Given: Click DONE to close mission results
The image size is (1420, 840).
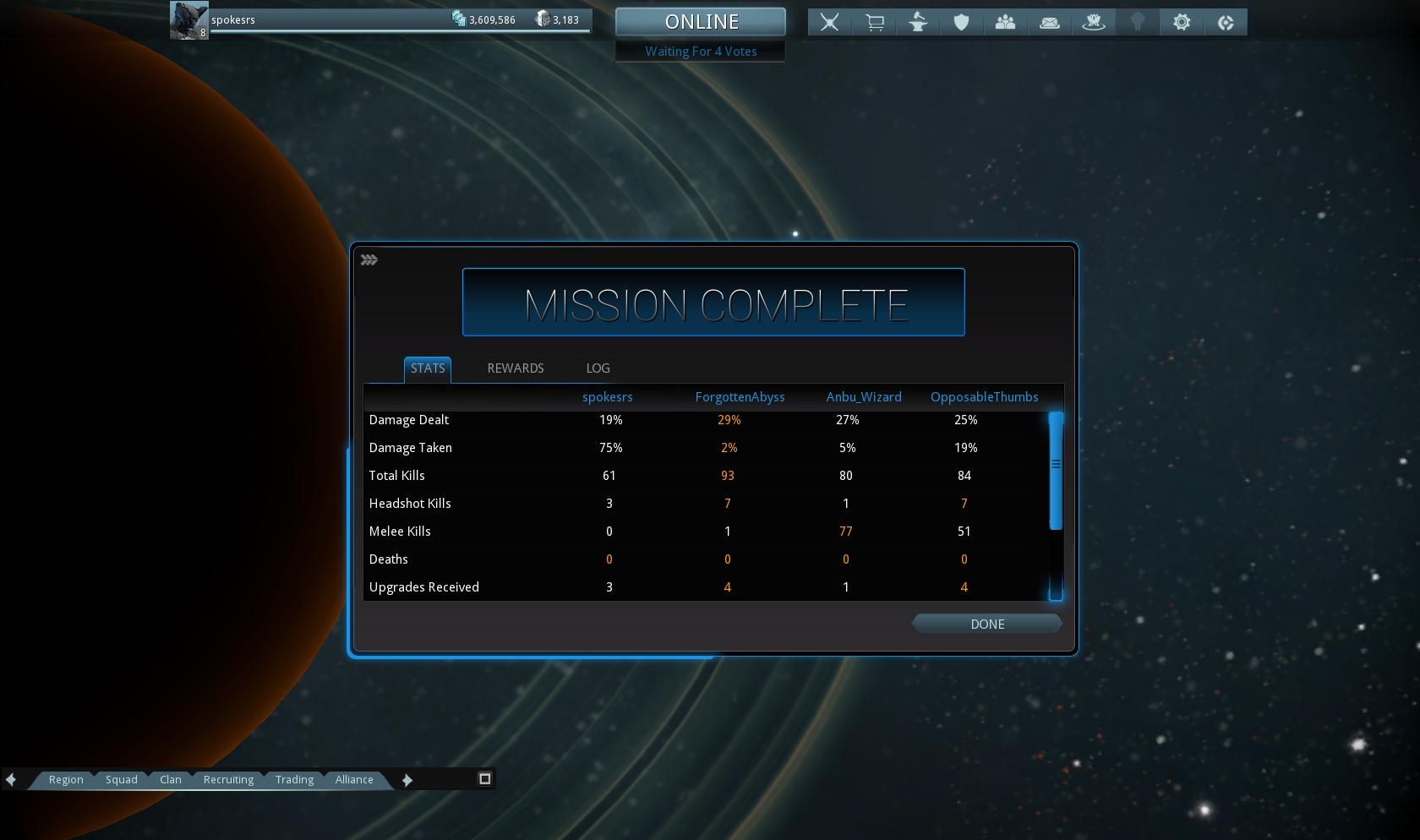Looking at the screenshot, I should pyautogui.click(x=986, y=625).
